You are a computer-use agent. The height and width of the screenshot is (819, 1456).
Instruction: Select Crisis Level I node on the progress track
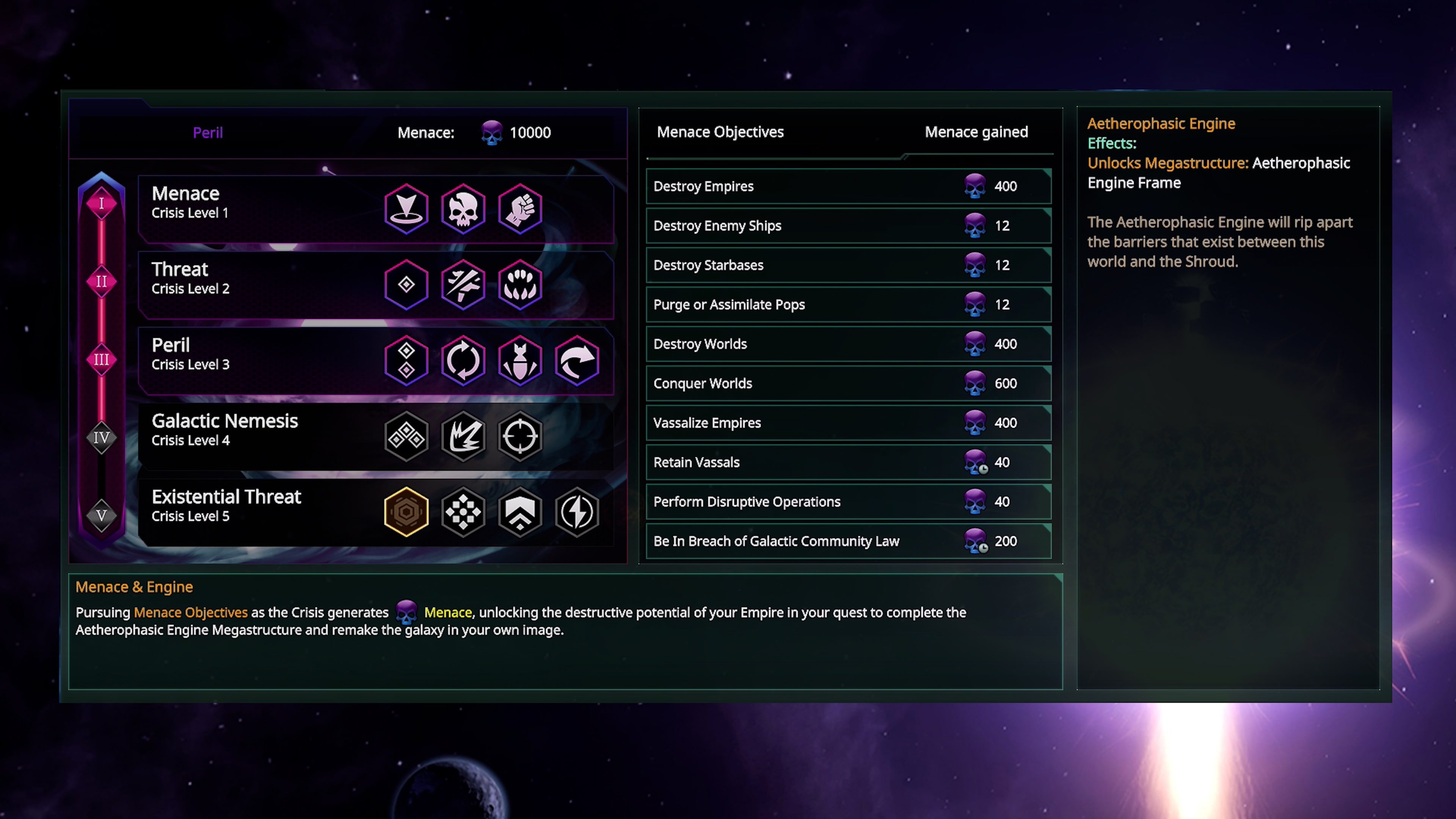(x=102, y=204)
